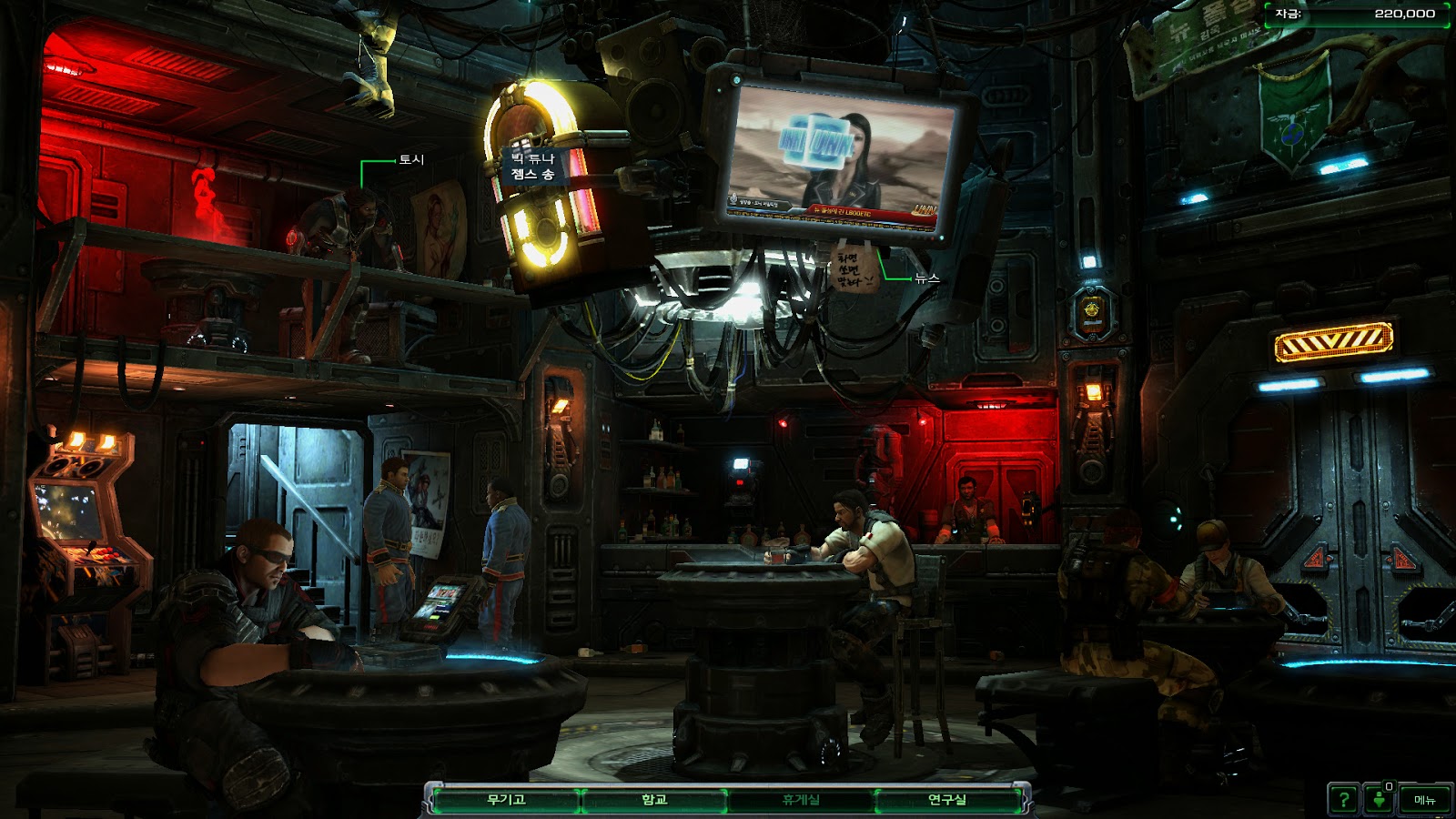The image size is (1456, 819).
Task: Select the jukebox song label
Action: pos(532,167)
